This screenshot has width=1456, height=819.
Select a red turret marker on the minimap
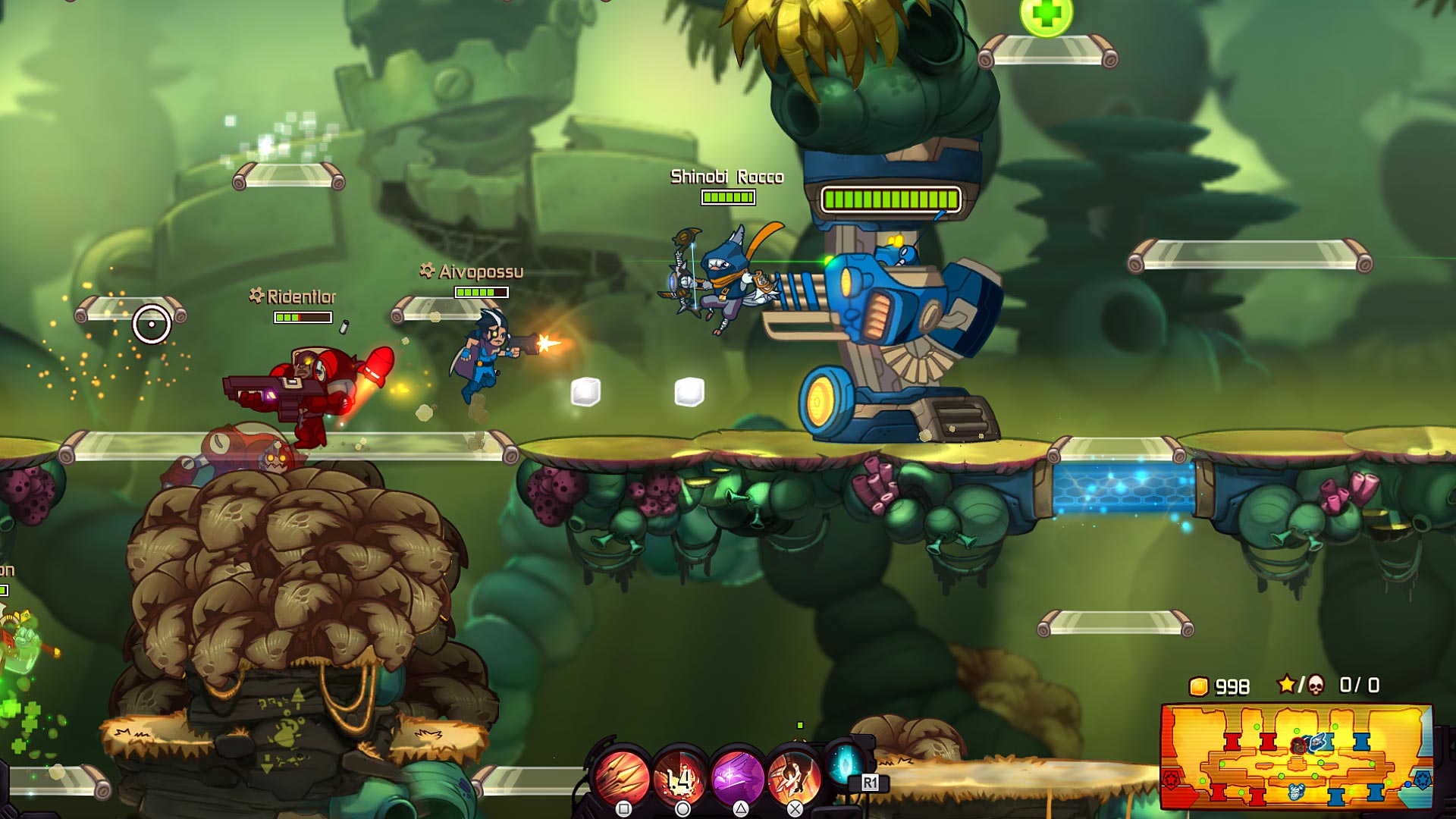[x=1231, y=742]
